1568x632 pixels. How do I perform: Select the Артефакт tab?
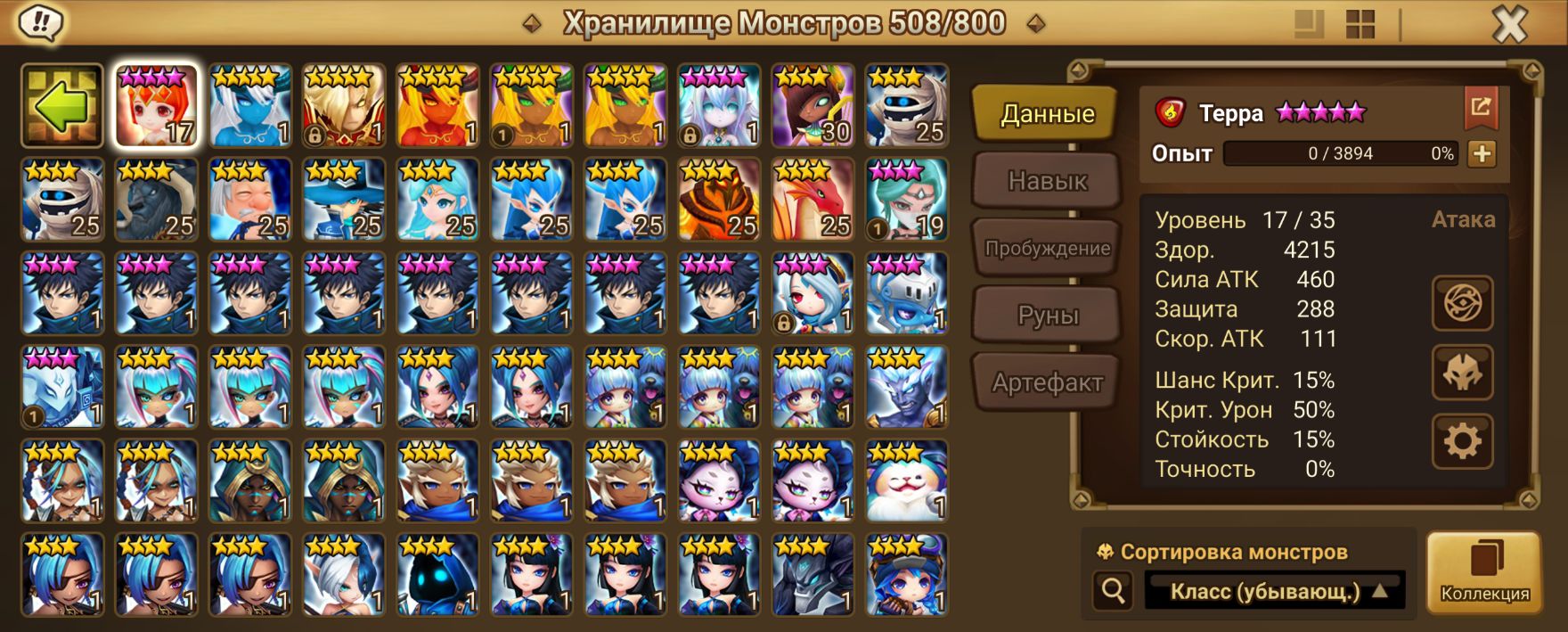coord(1047,382)
